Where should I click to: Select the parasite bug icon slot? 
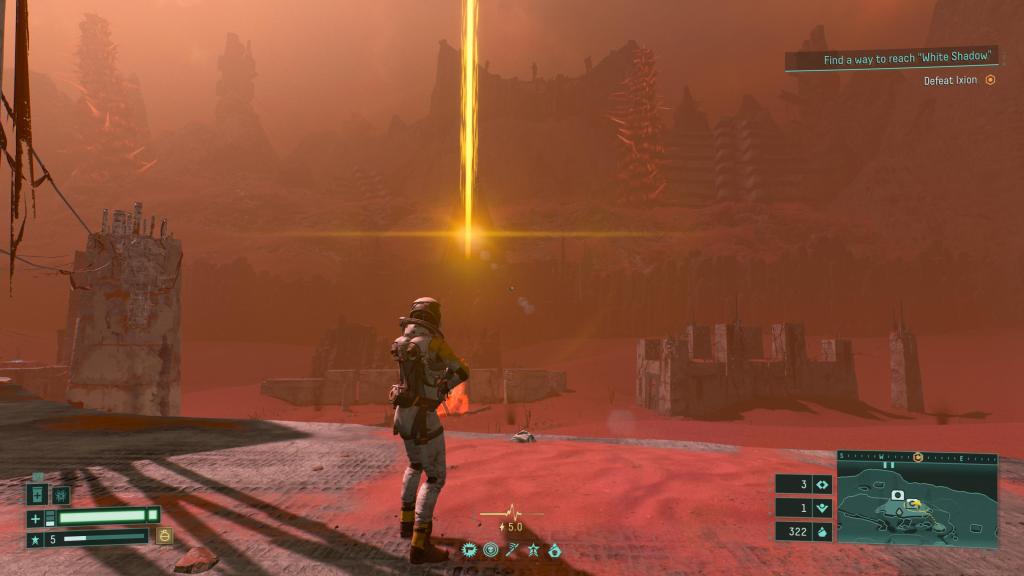click(x=60, y=495)
